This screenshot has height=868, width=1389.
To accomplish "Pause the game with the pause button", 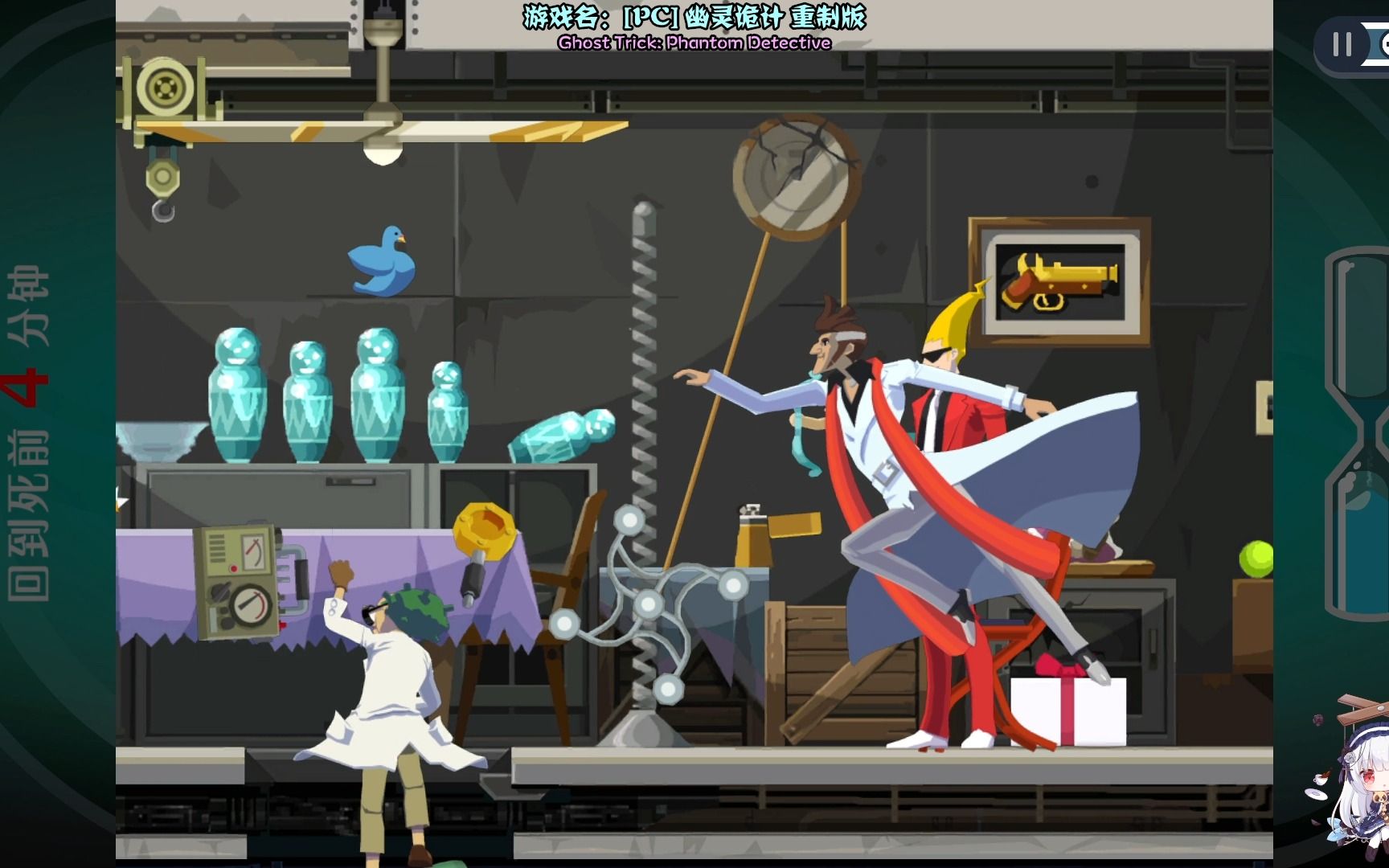I will [1342, 44].
